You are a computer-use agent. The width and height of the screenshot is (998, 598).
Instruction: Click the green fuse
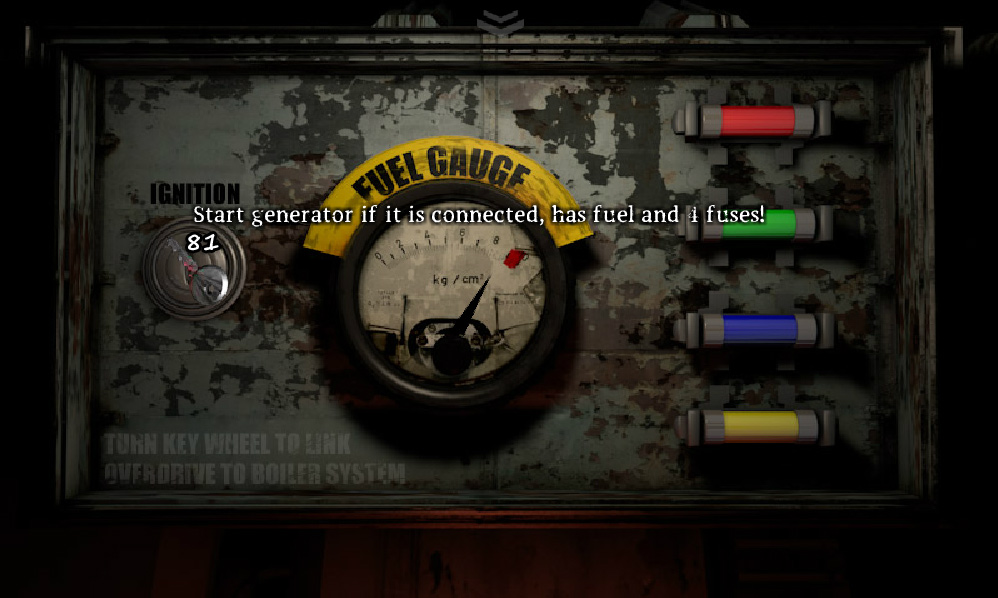pyautogui.click(x=757, y=226)
